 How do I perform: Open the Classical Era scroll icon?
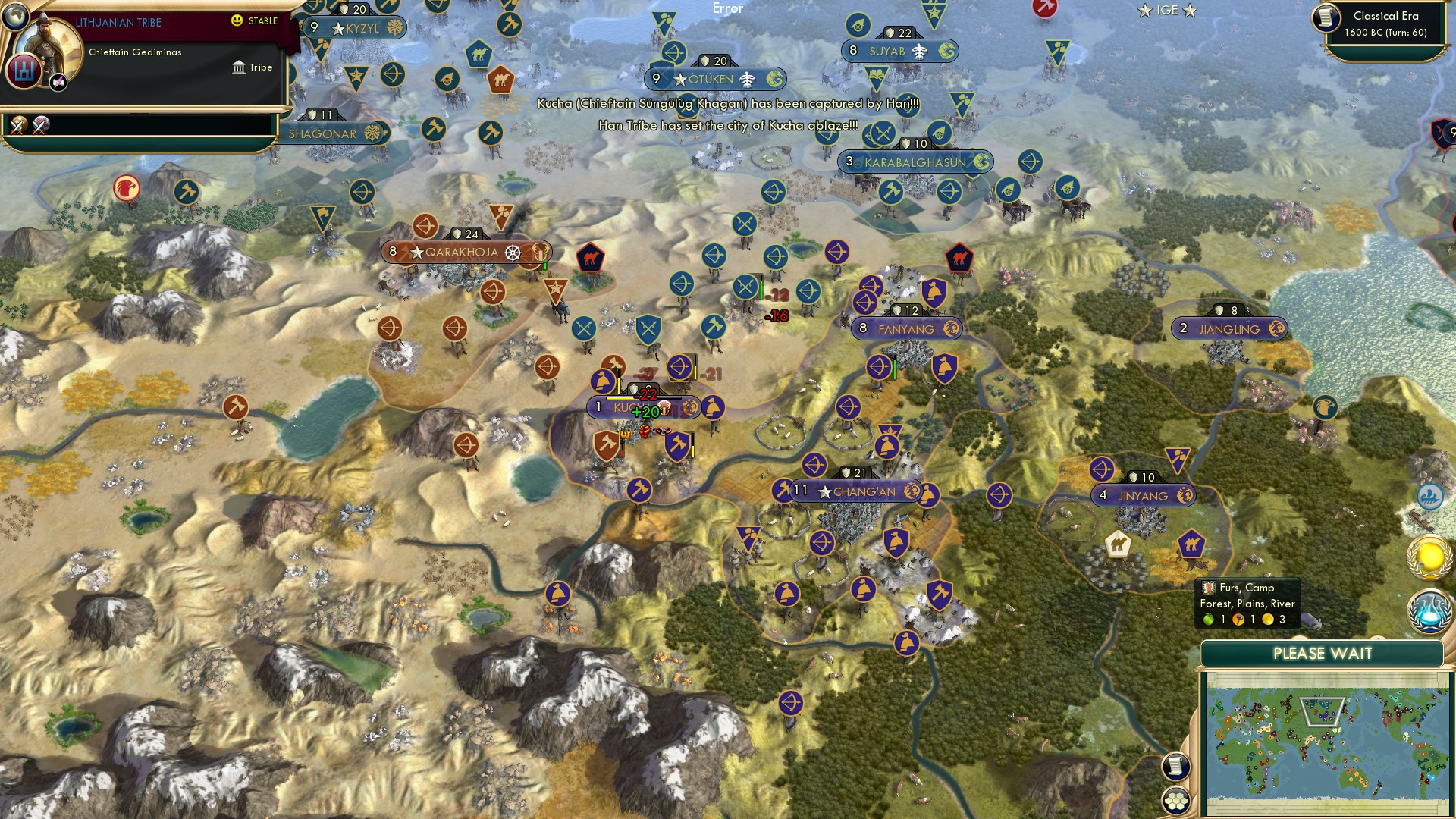(1328, 18)
